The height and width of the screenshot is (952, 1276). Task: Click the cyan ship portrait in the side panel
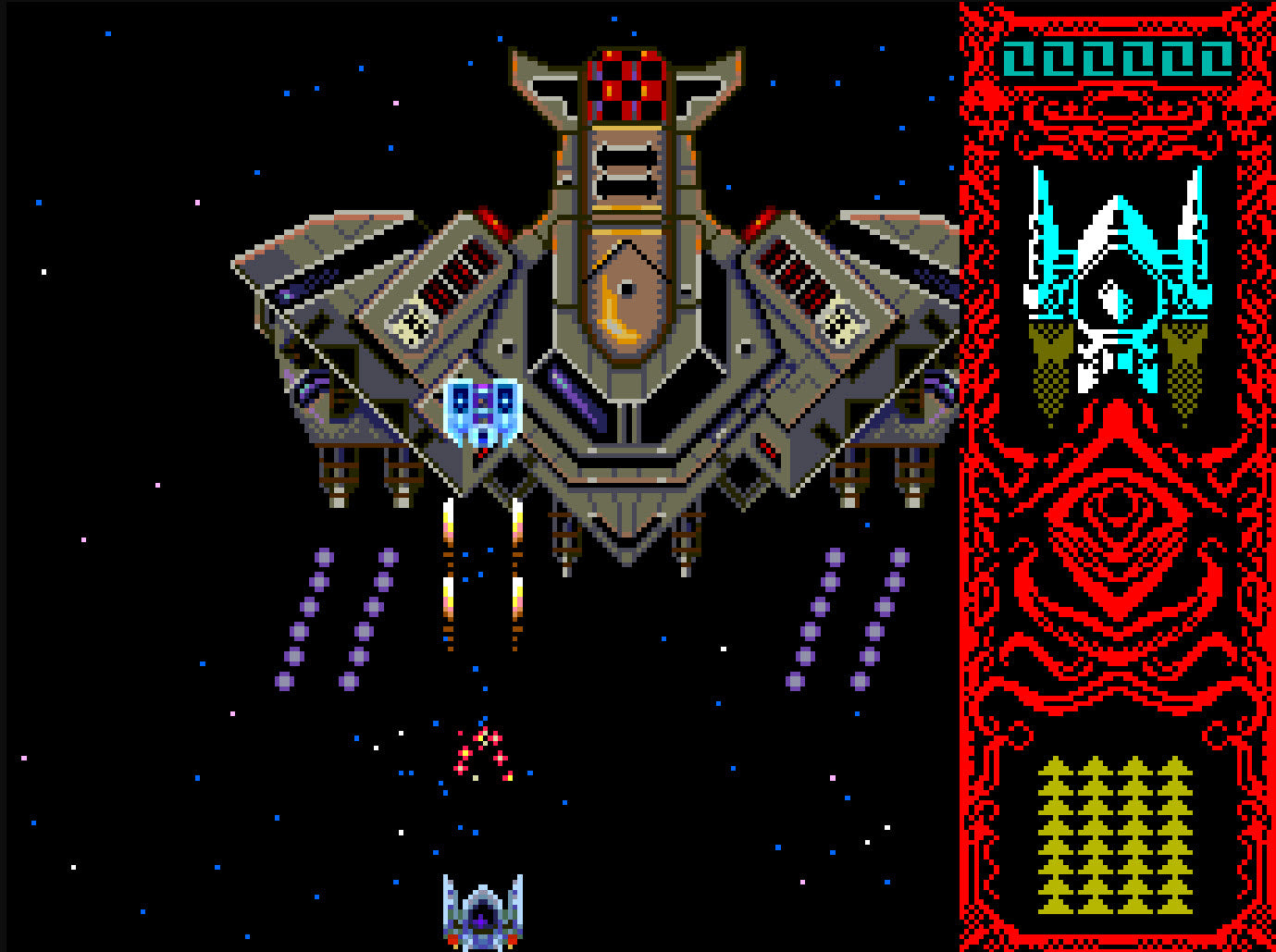click(x=1117, y=289)
